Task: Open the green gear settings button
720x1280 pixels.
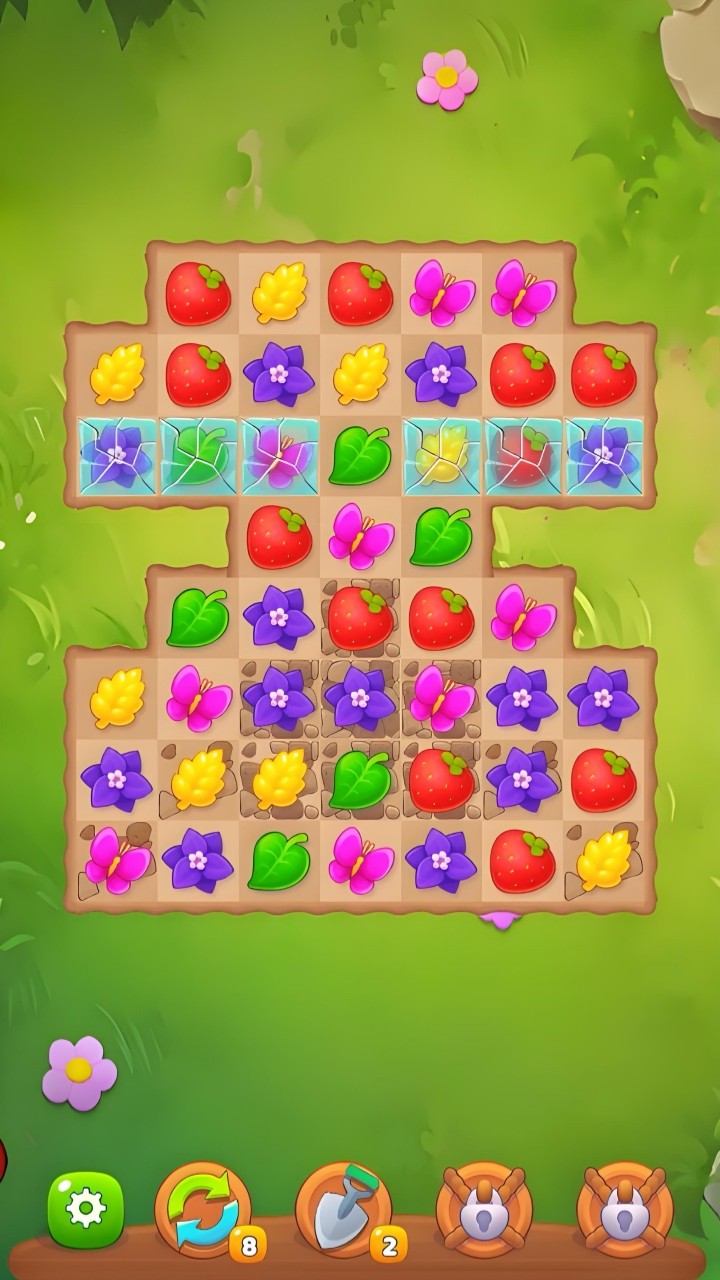Action: (86, 1209)
